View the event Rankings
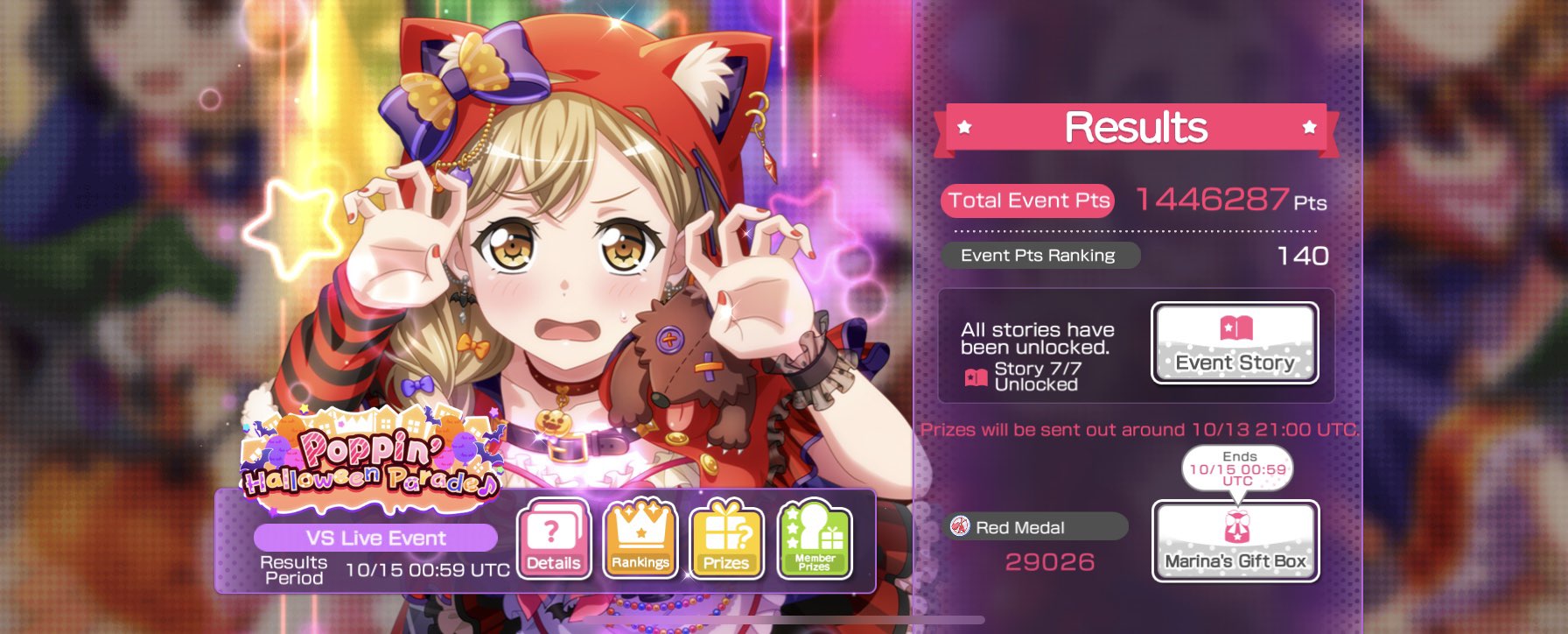Screen dimensions: 1568x634 coord(640,540)
